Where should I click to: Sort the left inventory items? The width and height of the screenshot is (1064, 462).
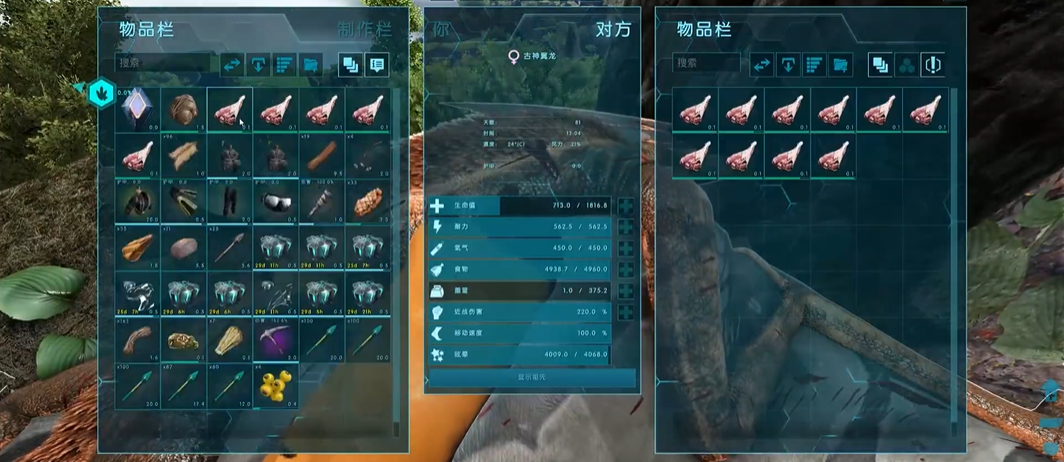tap(284, 64)
